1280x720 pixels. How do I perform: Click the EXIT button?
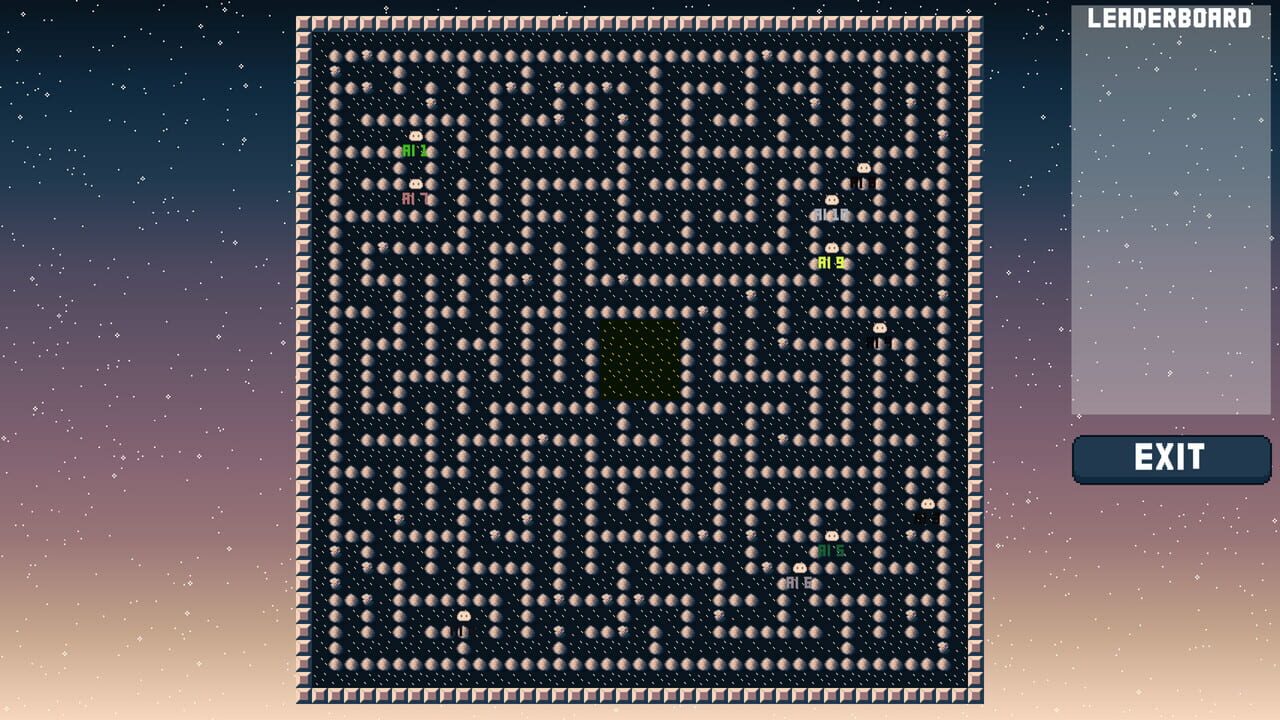pyautogui.click(x=1172, y=459)
